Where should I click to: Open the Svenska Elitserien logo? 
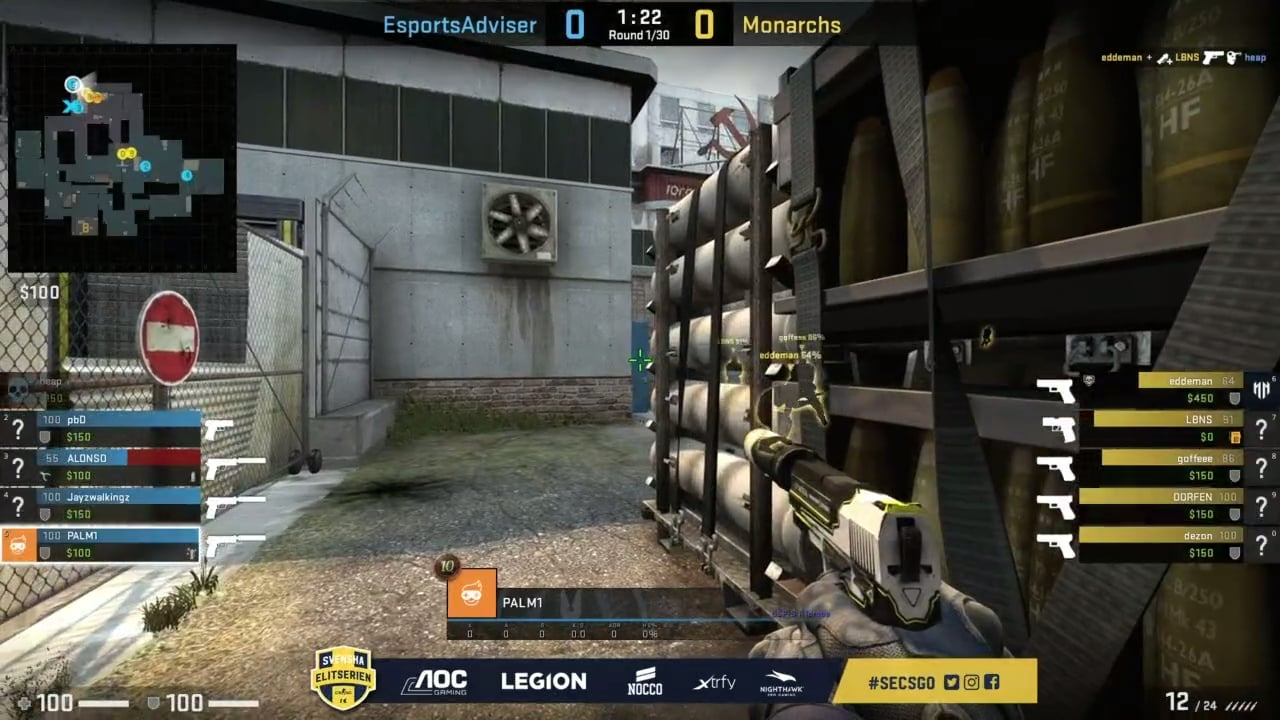(344, 679)
